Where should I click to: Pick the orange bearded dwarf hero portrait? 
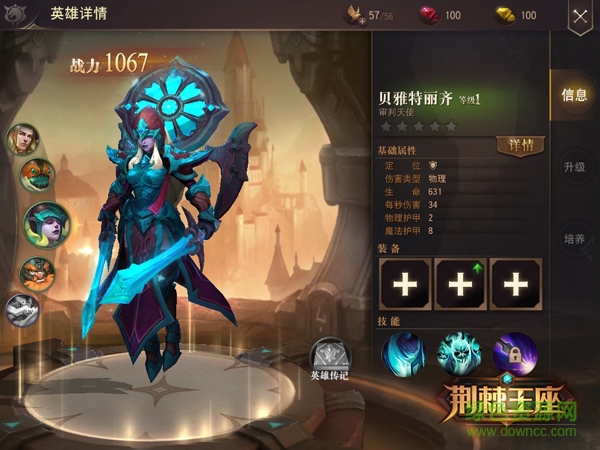(38, 272)
